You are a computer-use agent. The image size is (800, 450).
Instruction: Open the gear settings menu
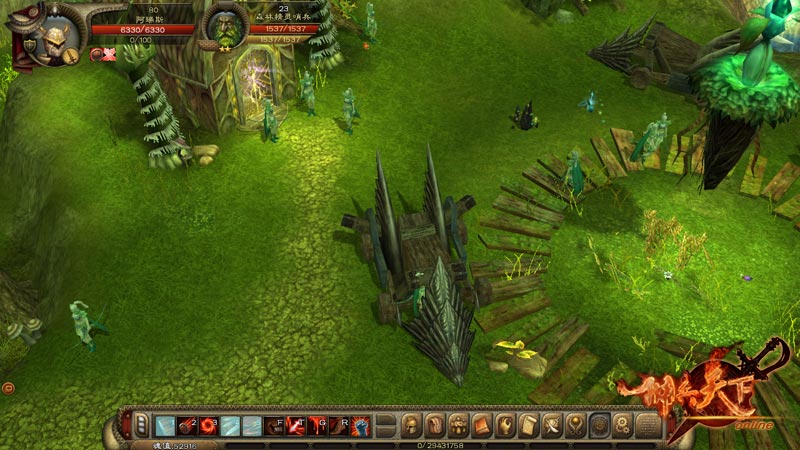(x=622, y=424)
